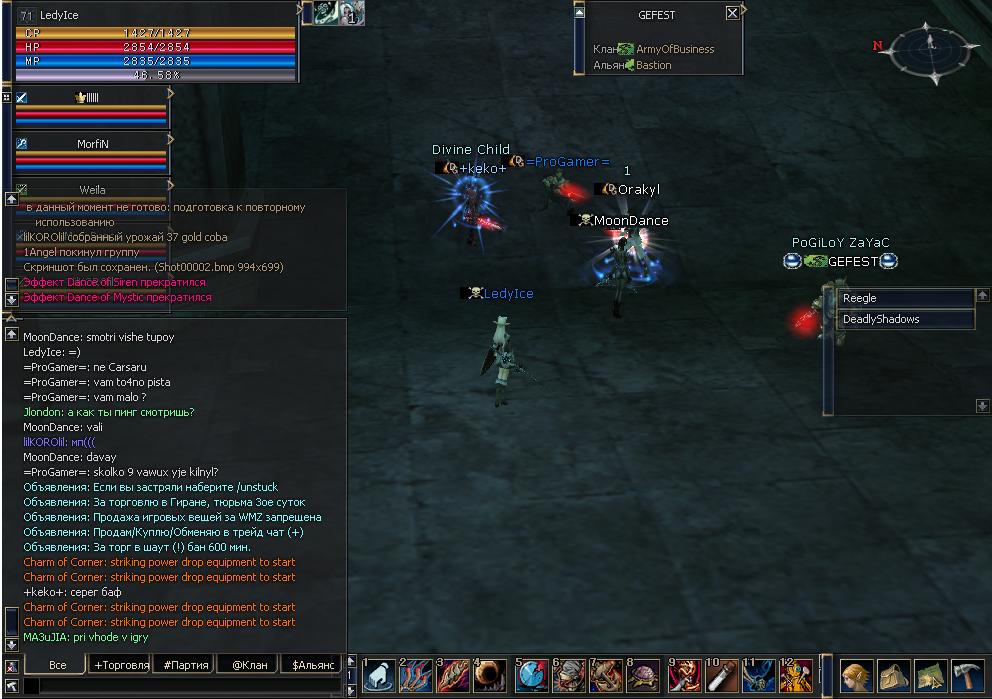Show the $Альянс chat tab
Screen dimensions: 992x699
pos(313,664)
